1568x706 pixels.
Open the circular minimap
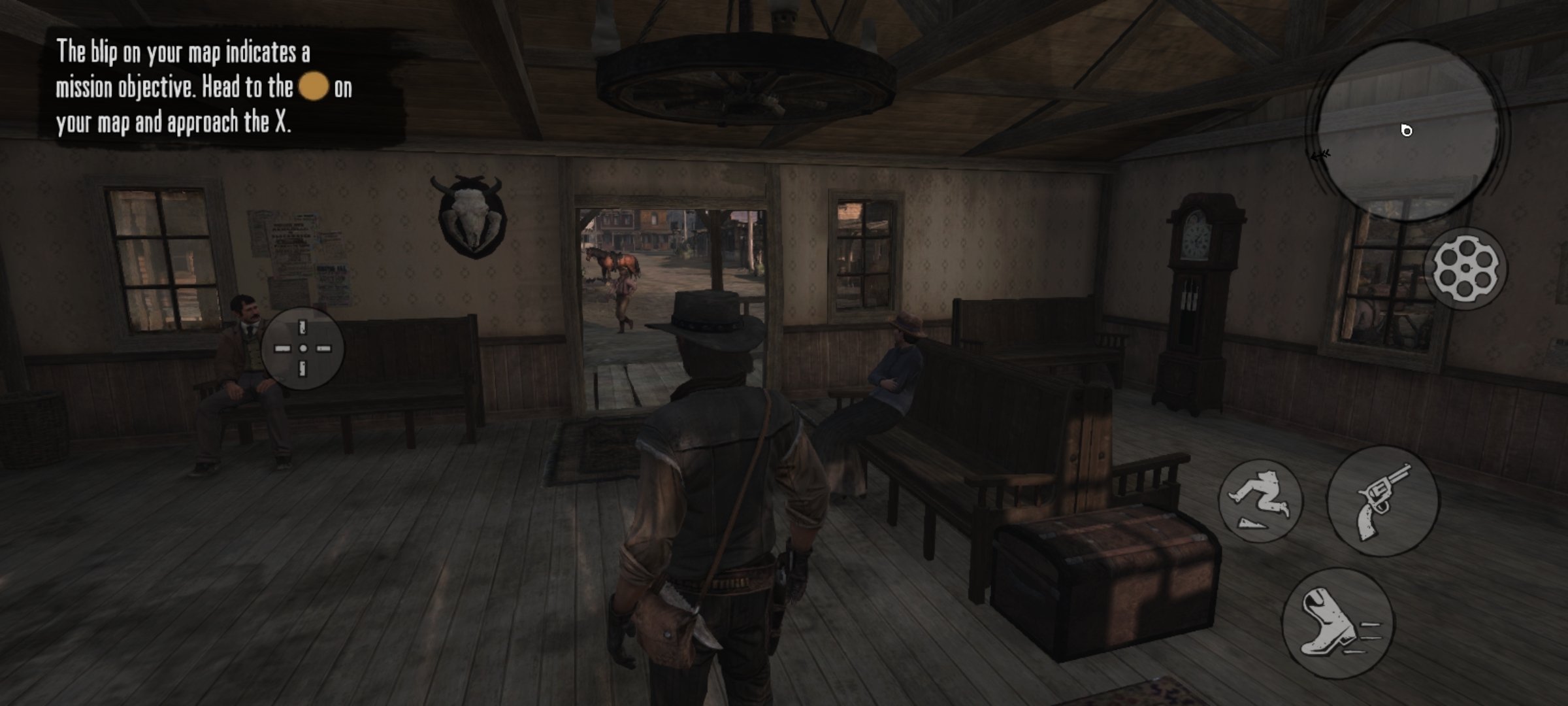(x=1408, y=131)
